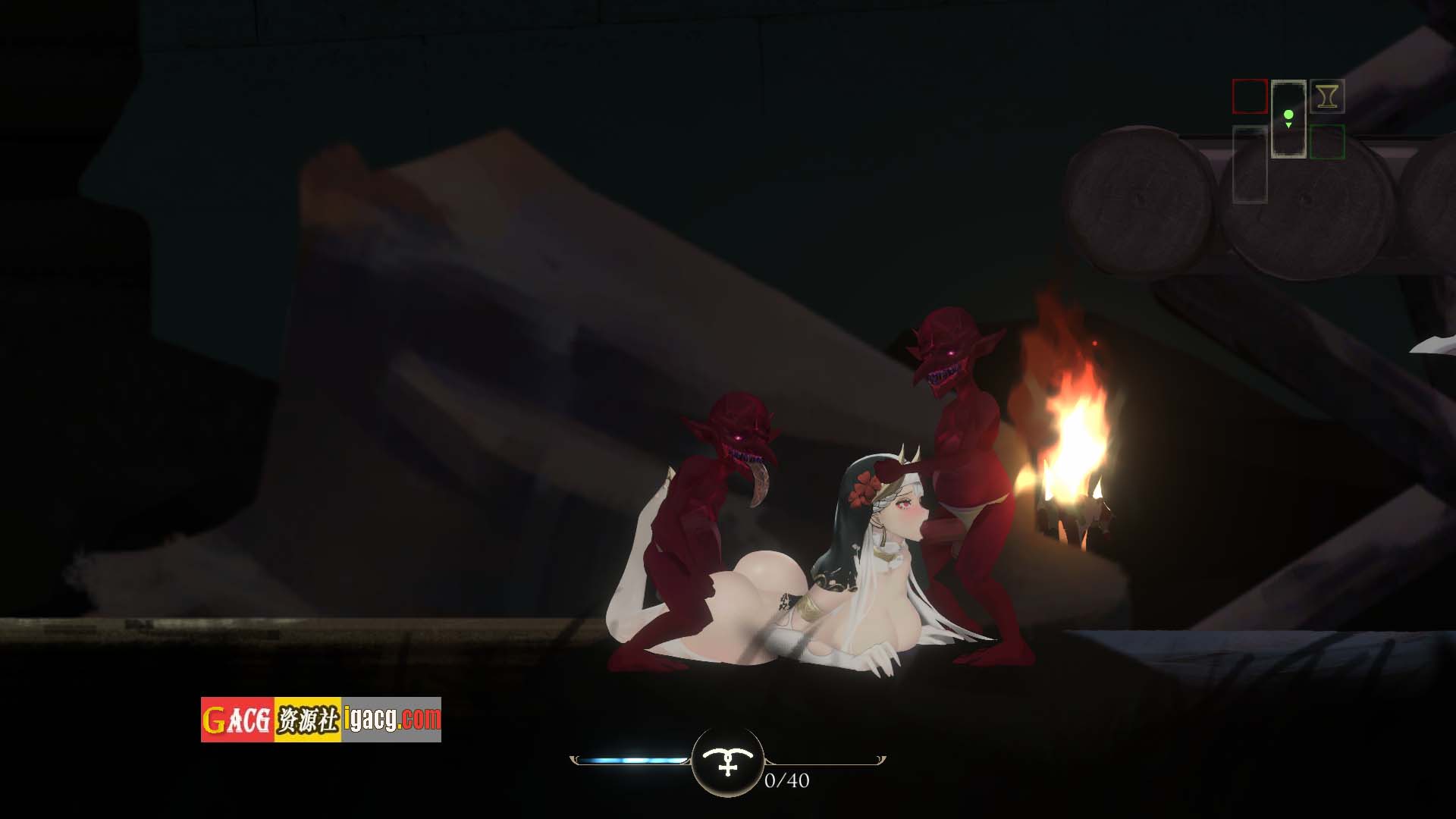Screen dimensions: 1456x819
Task: Open the igacg.com watermark banner
Action: (x=321, y=720)
